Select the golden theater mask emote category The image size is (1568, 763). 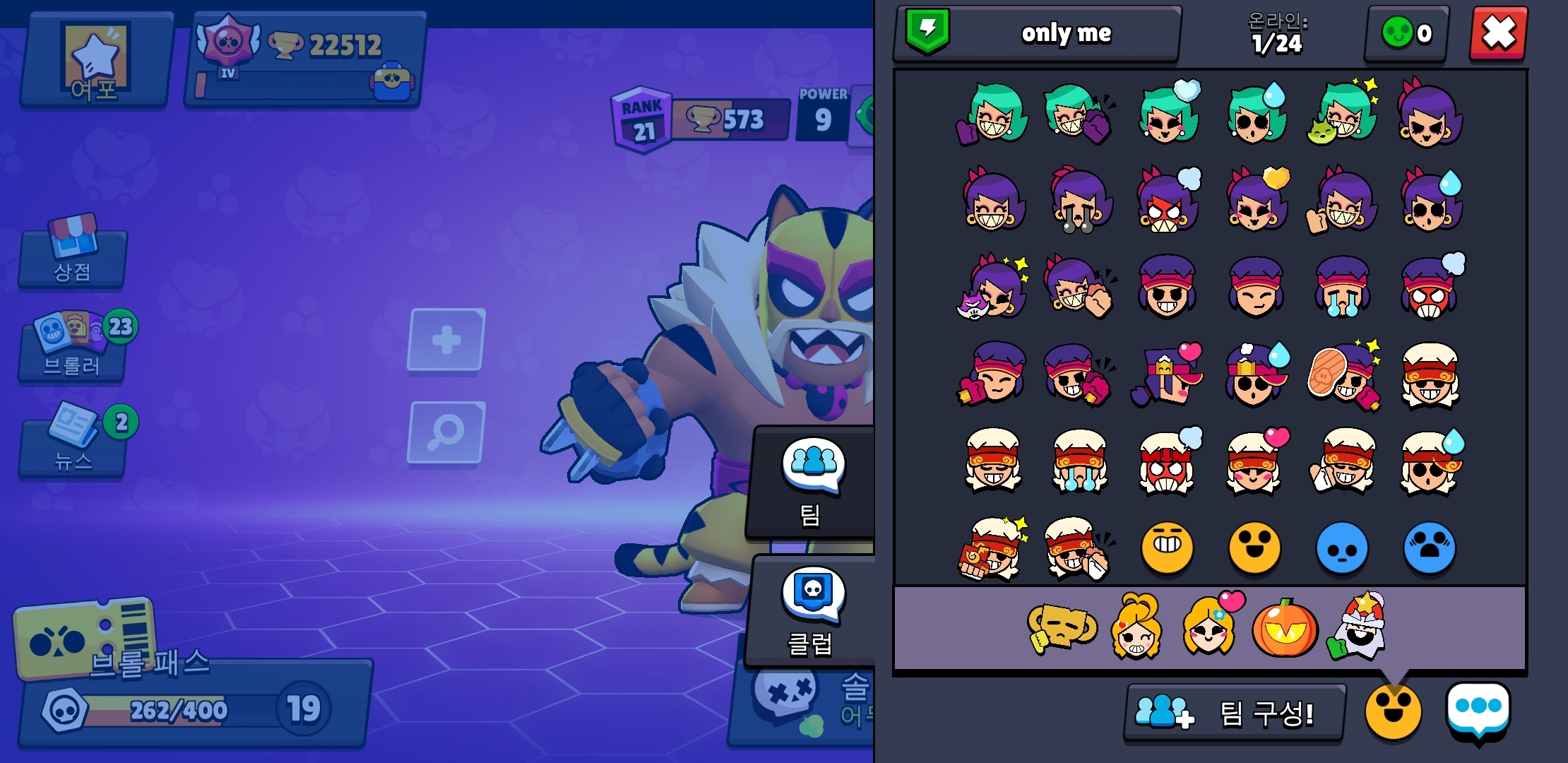coord(1059,627)
